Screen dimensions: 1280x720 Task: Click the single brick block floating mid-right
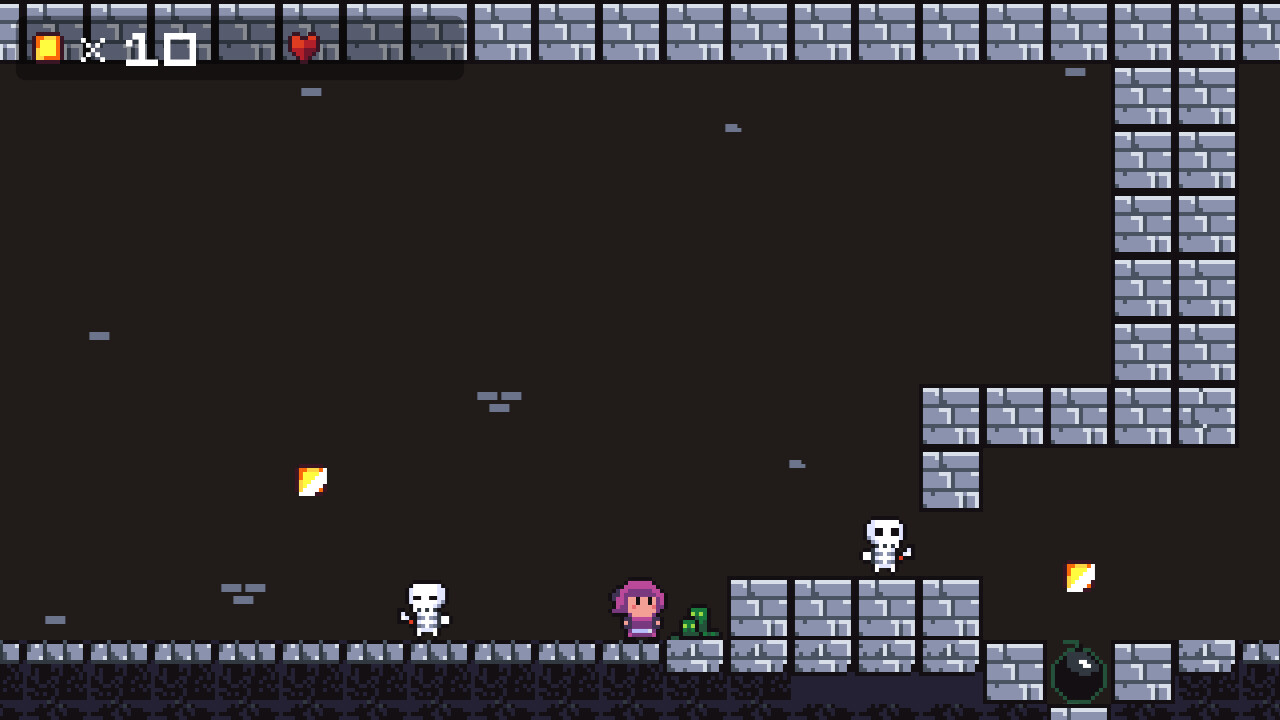tap(950, 480)
